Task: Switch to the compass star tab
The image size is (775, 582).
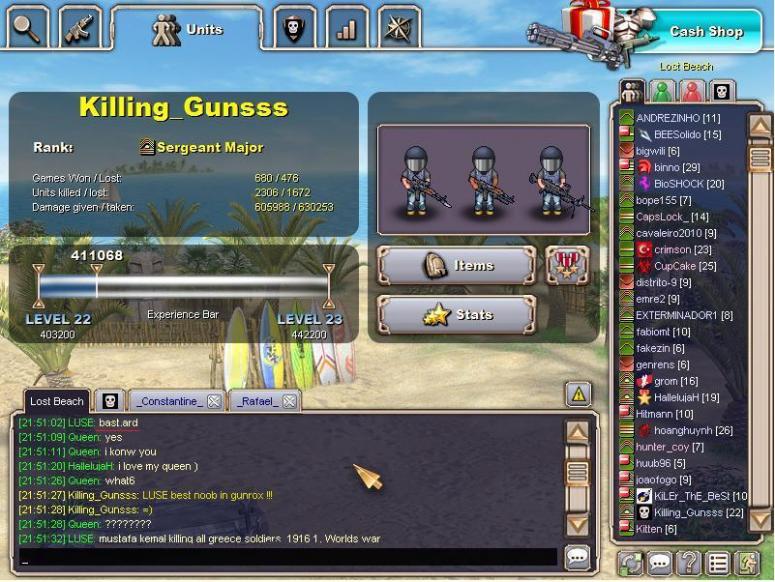Action: click(399, 28)
